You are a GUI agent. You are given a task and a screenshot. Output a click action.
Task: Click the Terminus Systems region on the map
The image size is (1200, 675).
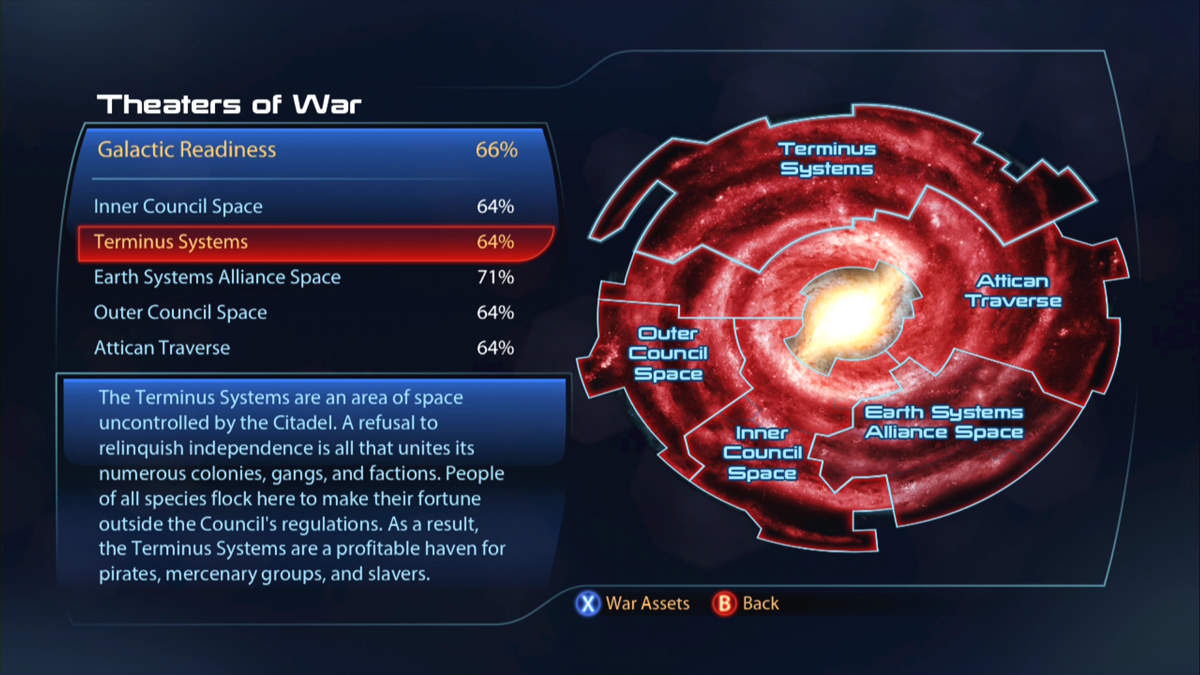(x=827, y=160)
